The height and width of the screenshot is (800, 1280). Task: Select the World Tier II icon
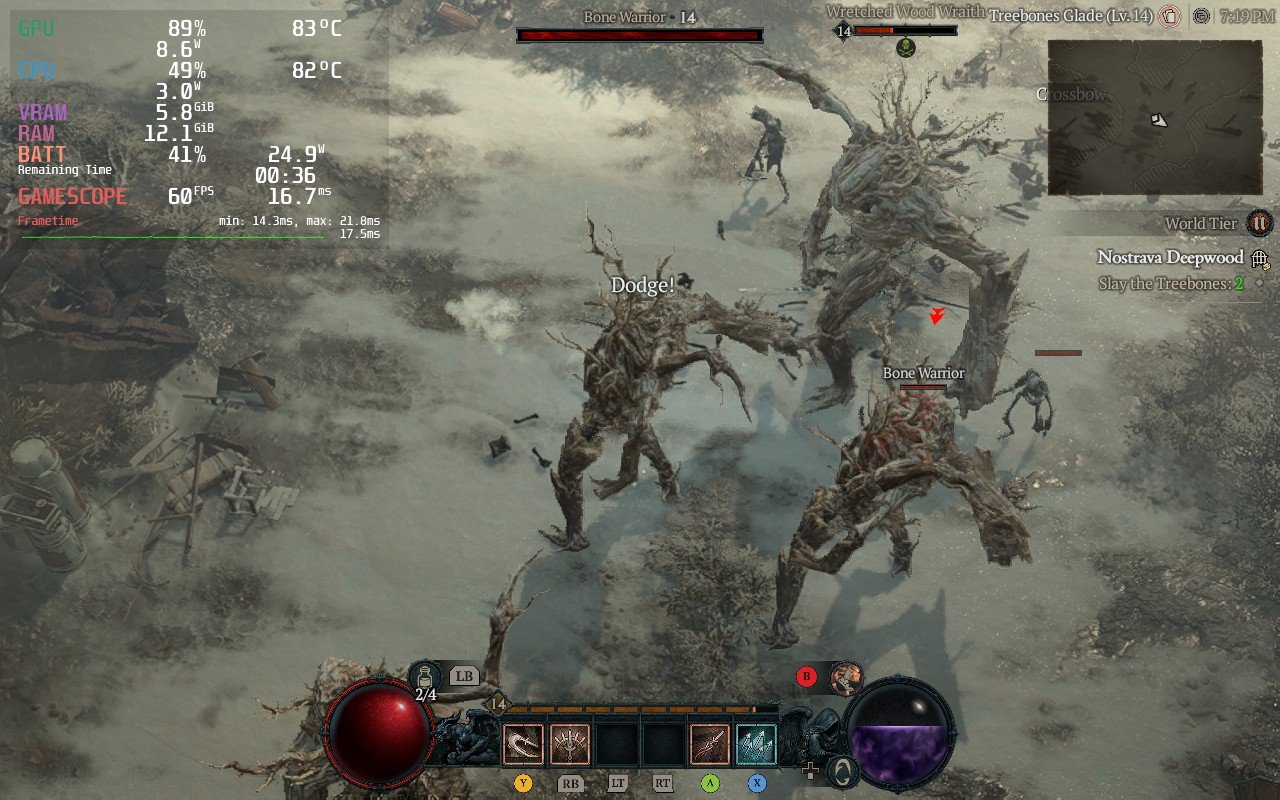[x=1260, y=223]
